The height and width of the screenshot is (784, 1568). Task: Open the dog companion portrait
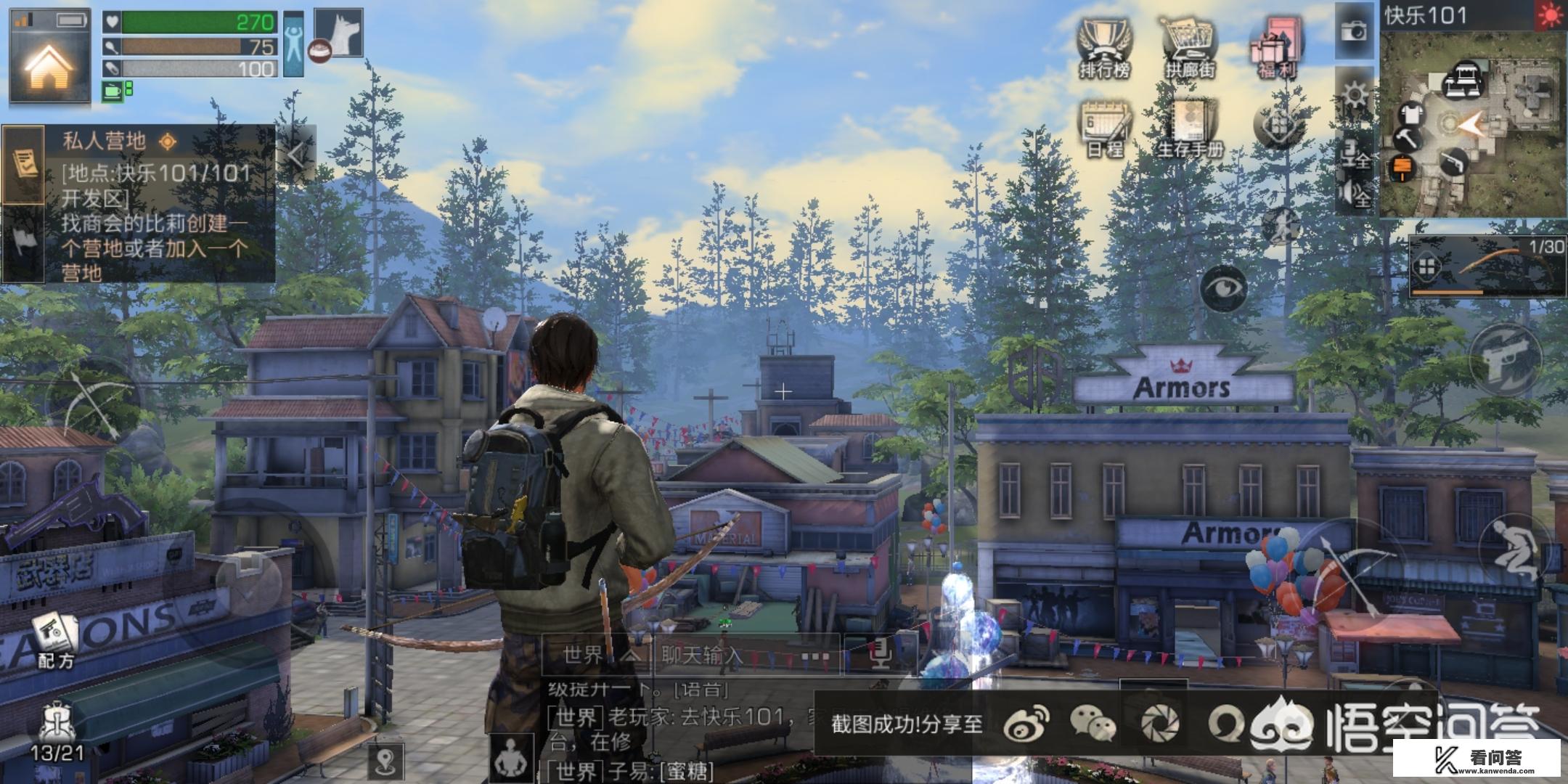338,33
